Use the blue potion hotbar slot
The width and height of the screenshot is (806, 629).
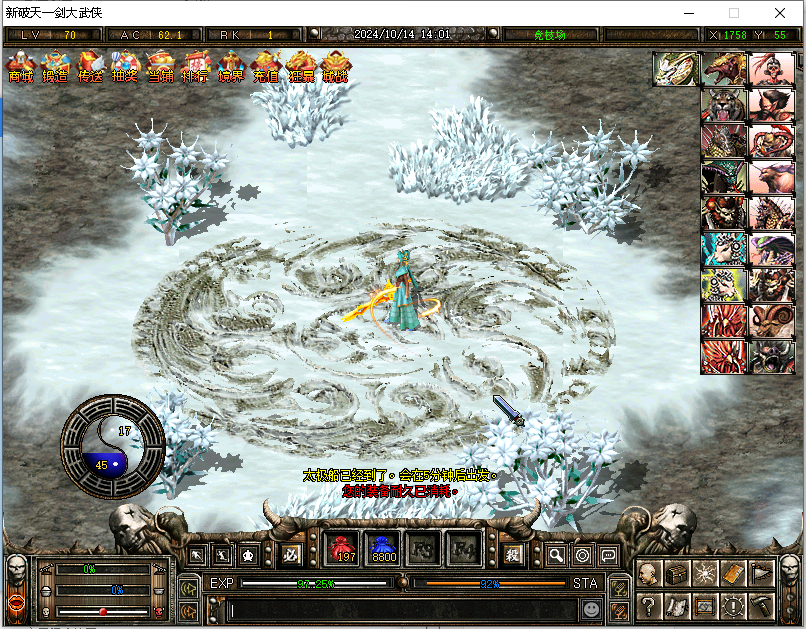[384, 549]
